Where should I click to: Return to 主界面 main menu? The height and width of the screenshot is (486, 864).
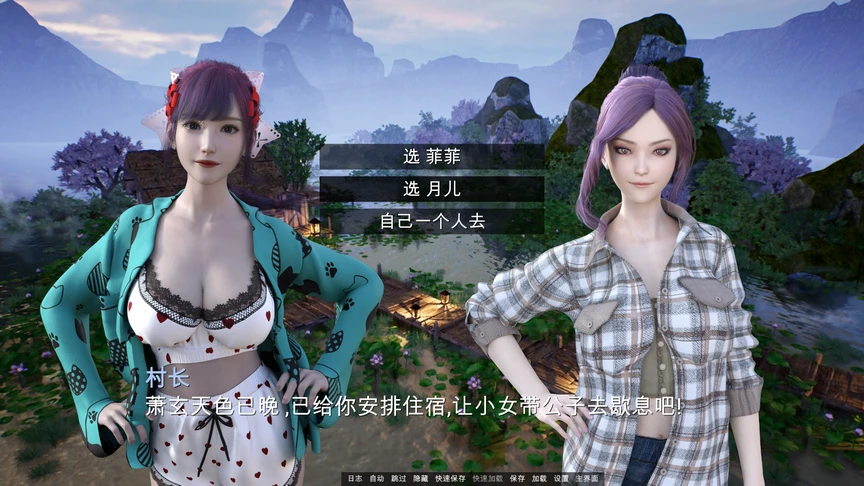click(588, 478)
